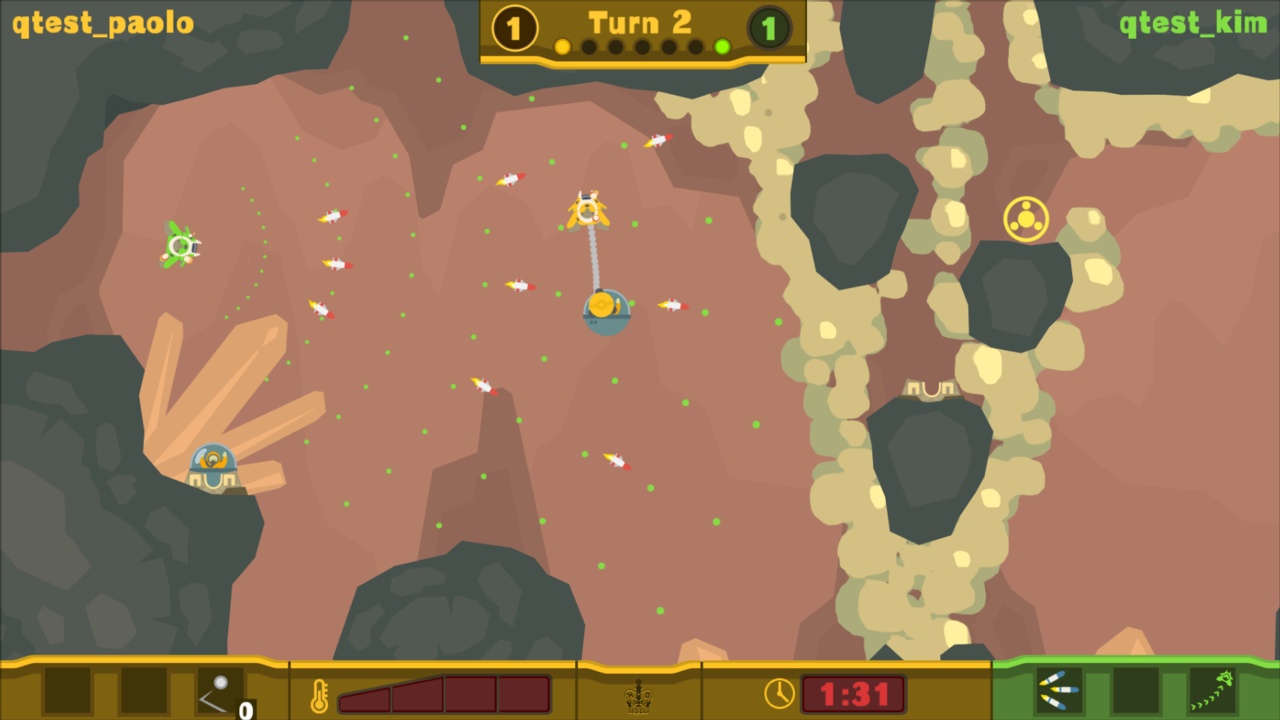The height and width of the screenshot is (720, 1280).
Task: Click the green player vehicle on the left
Action: coord(182,247)
